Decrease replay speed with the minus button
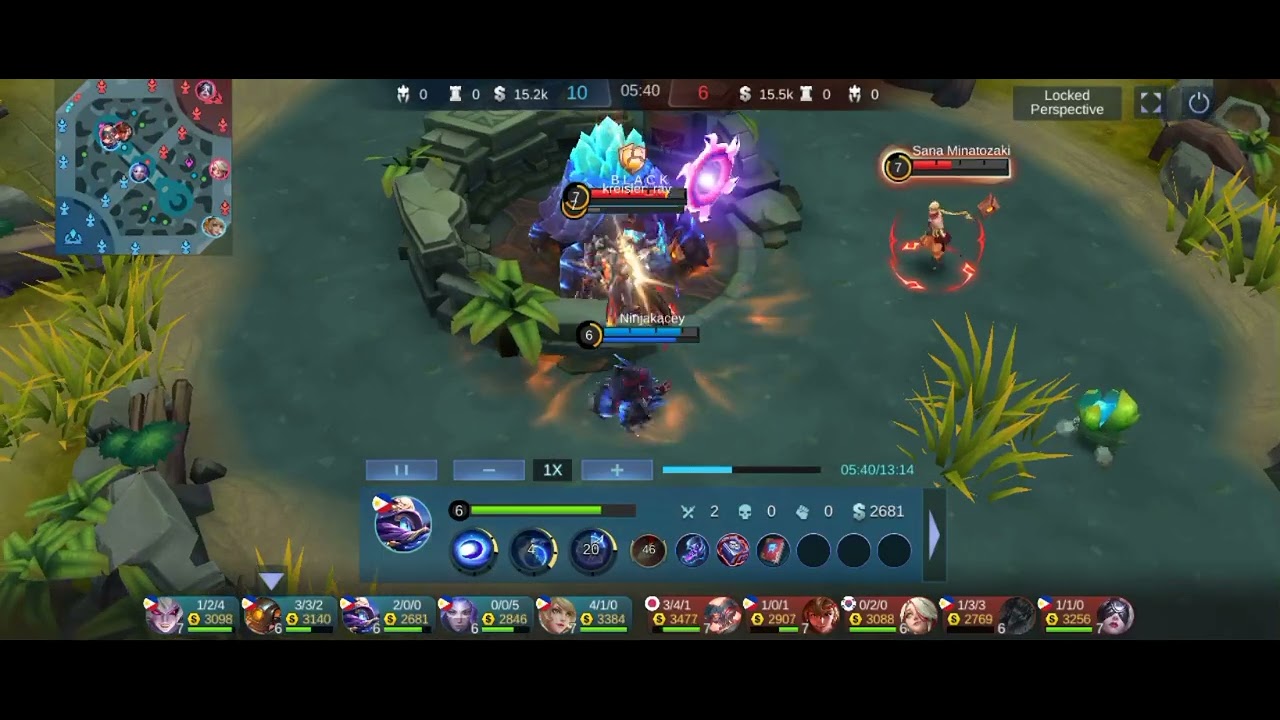This screenshot has width=1280, height=720. coord(489,470)
